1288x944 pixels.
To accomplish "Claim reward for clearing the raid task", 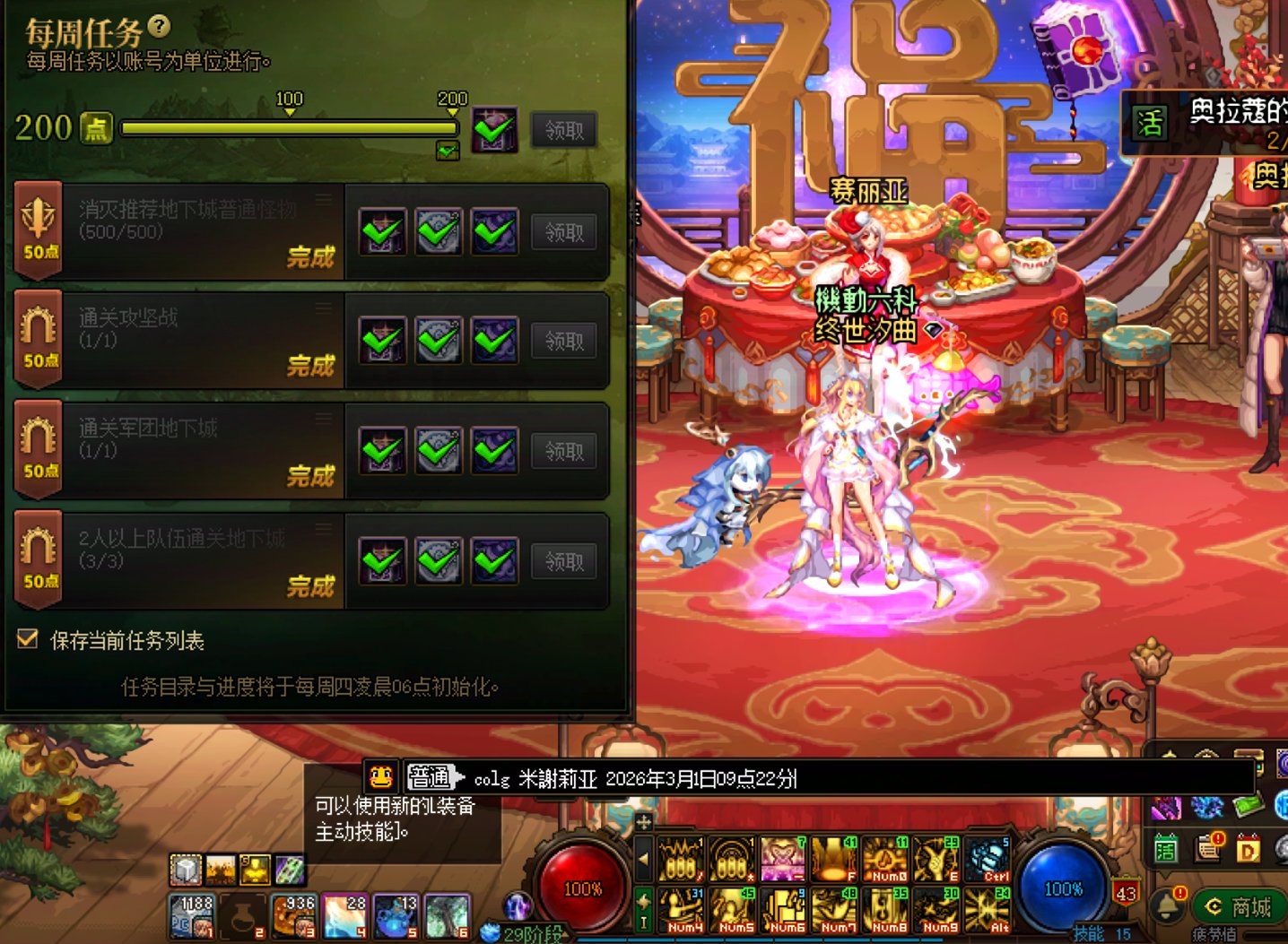I will (563, 342).
